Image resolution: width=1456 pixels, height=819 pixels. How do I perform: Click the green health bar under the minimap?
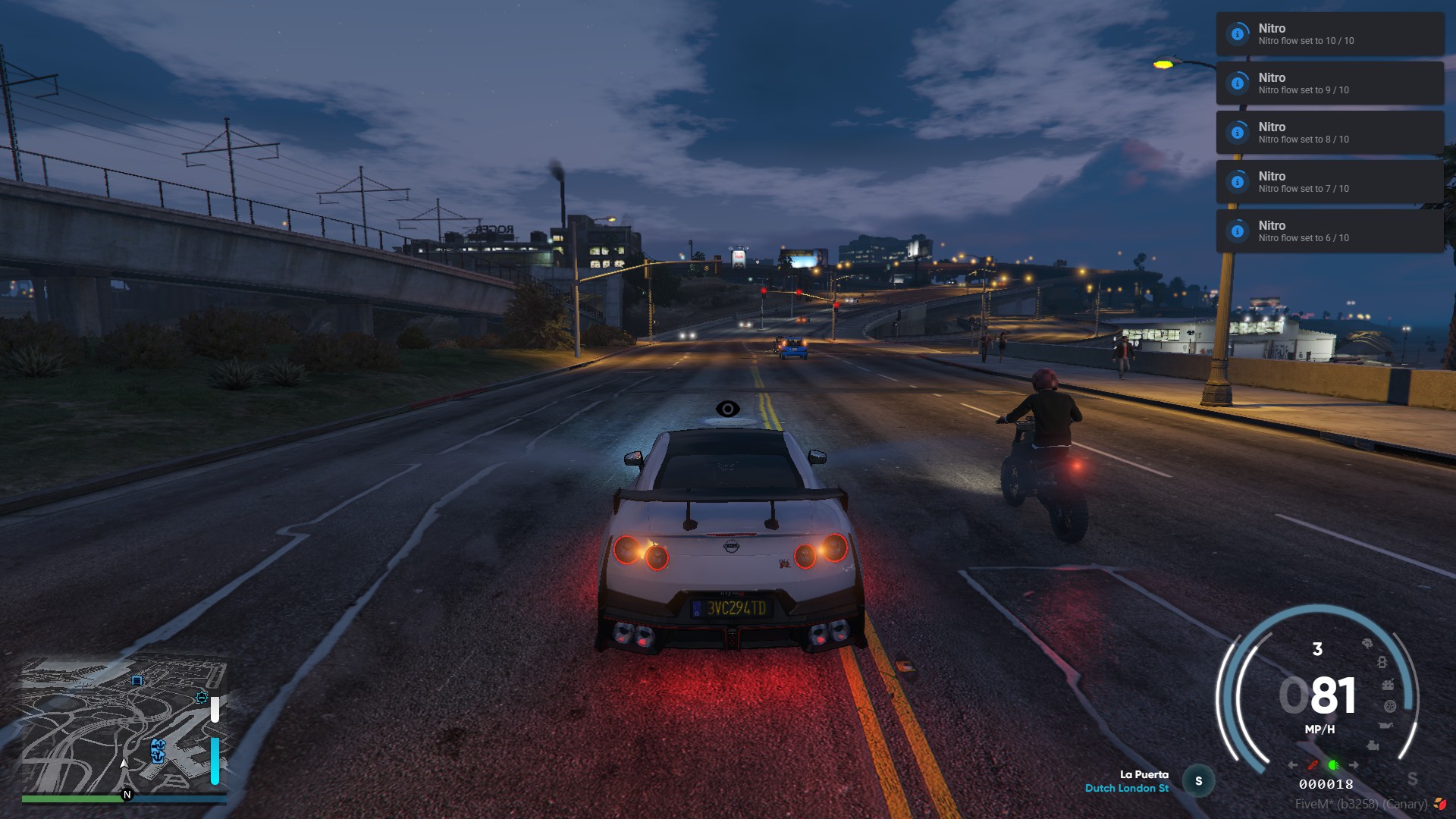click(70, 798)
